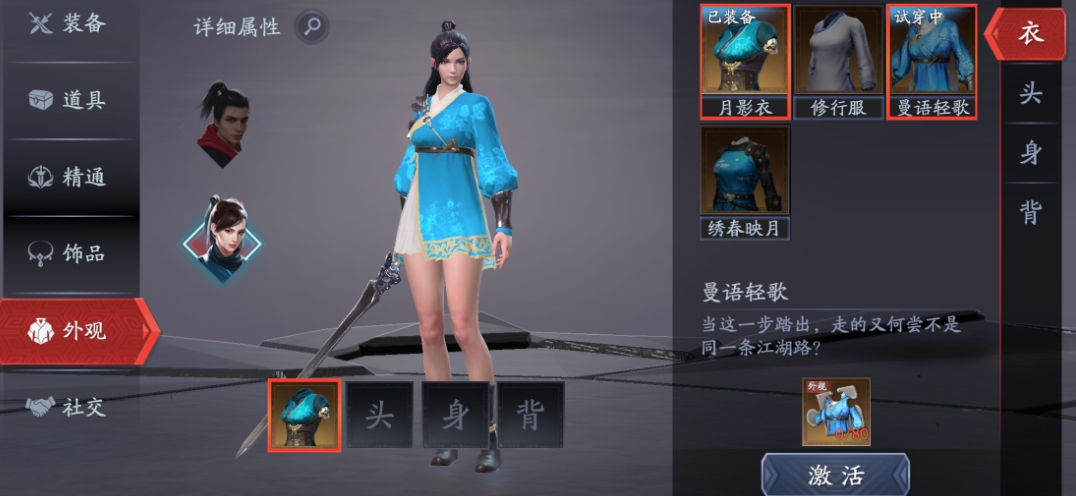Screen dimensions: 1076x496
Task: Select the 绣春映月 outfit
Action: pyautogui.click(x=745, y=182)
